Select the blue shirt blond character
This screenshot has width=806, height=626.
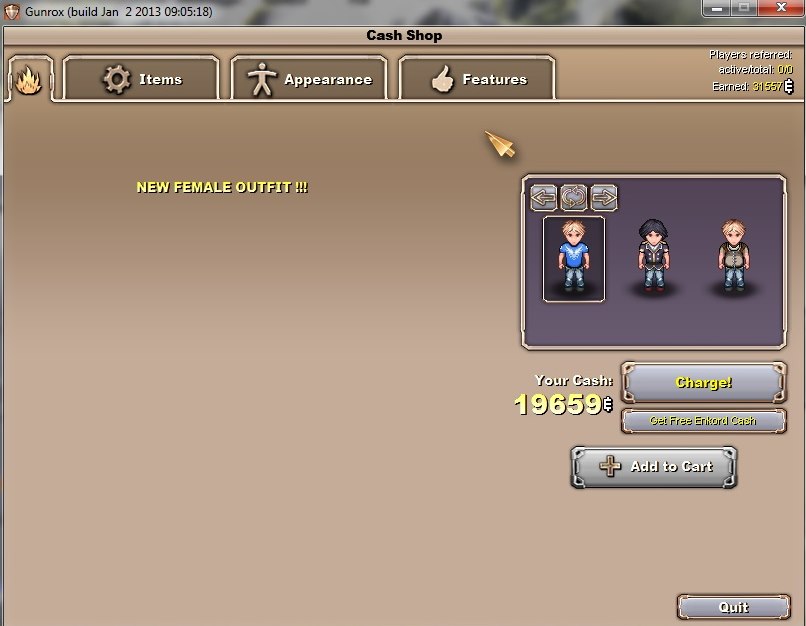click(x=574, y=258)
